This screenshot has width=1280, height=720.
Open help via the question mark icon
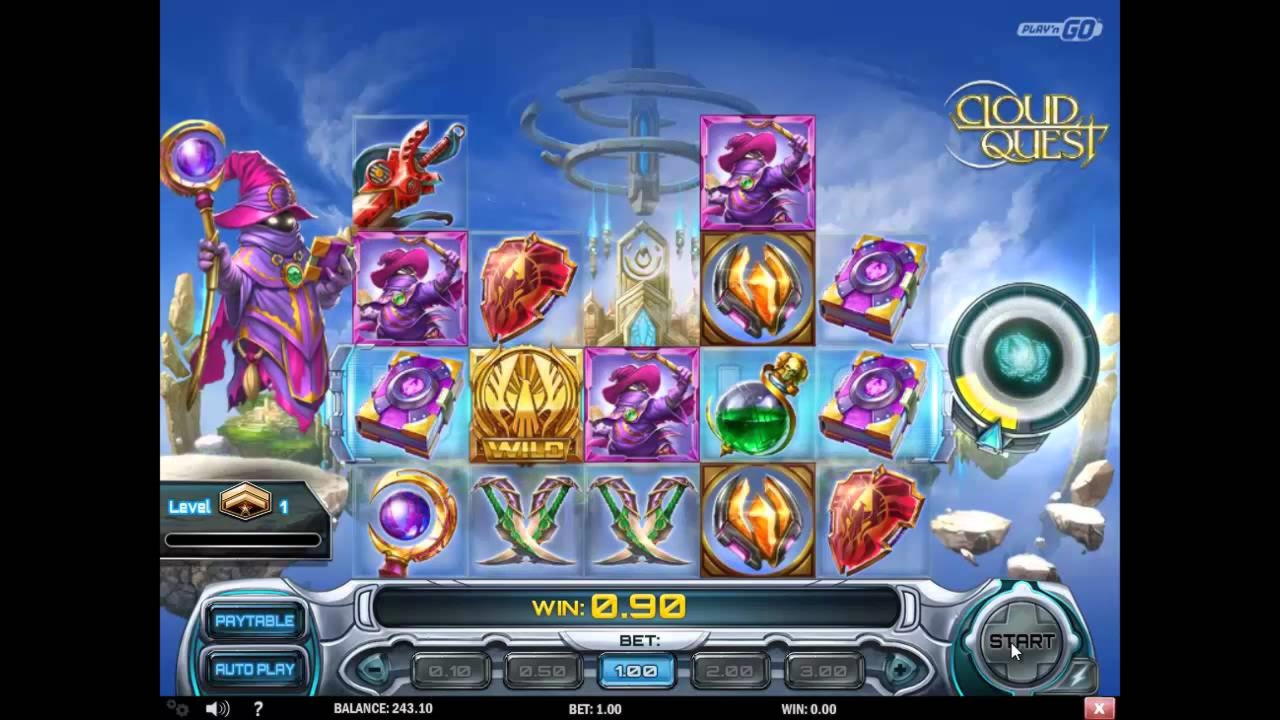[x=258, y=708]
